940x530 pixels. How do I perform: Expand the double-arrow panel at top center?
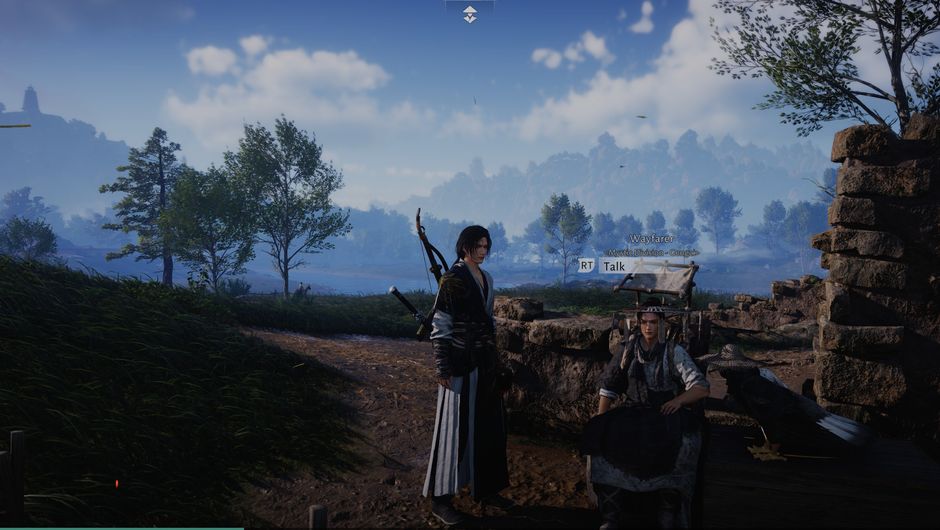[469, 14]
